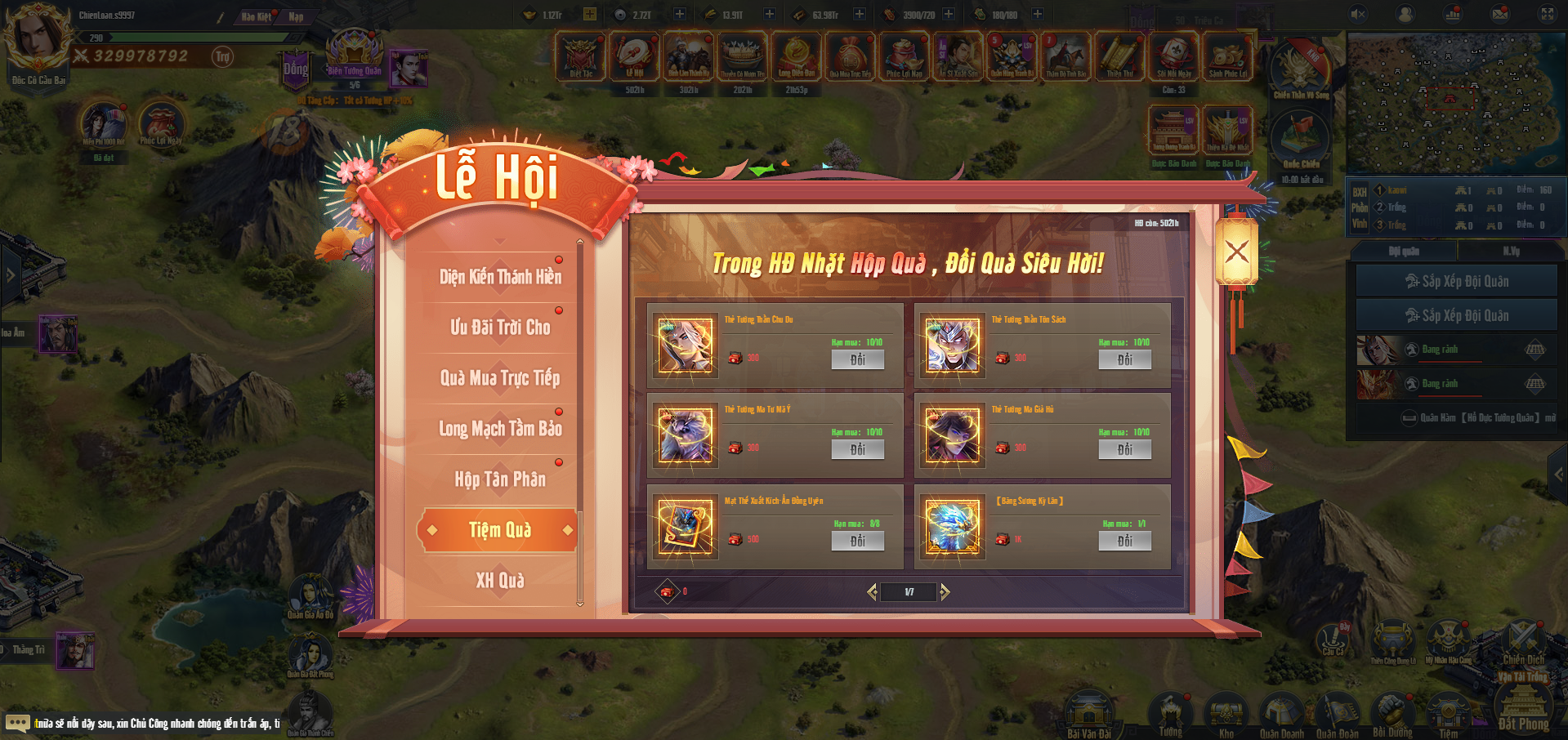
Task: Click Đổi for the Thần Tôn Sách card
Action: click(x=1124, y=360)
